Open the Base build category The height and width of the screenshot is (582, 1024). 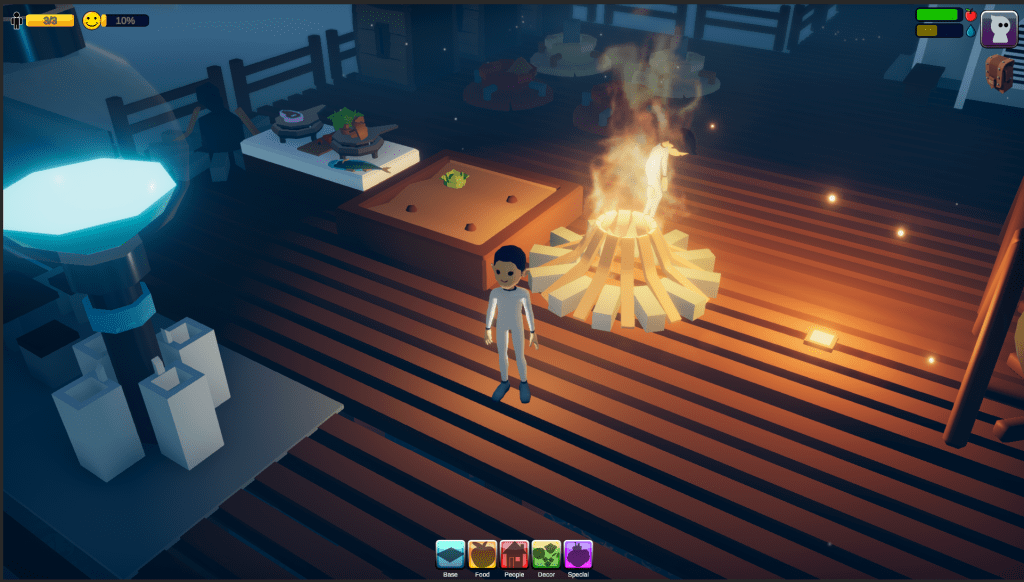(x=450, y=554)
